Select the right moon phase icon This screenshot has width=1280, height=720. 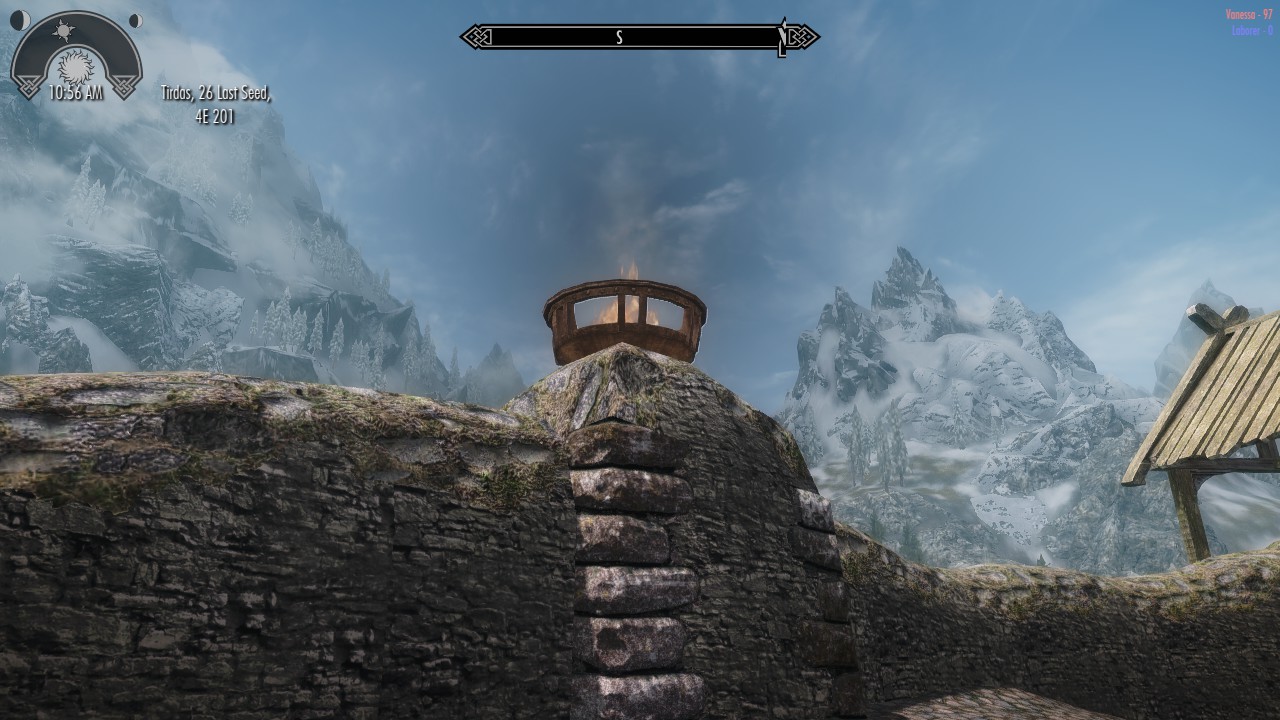pos(135,20)
